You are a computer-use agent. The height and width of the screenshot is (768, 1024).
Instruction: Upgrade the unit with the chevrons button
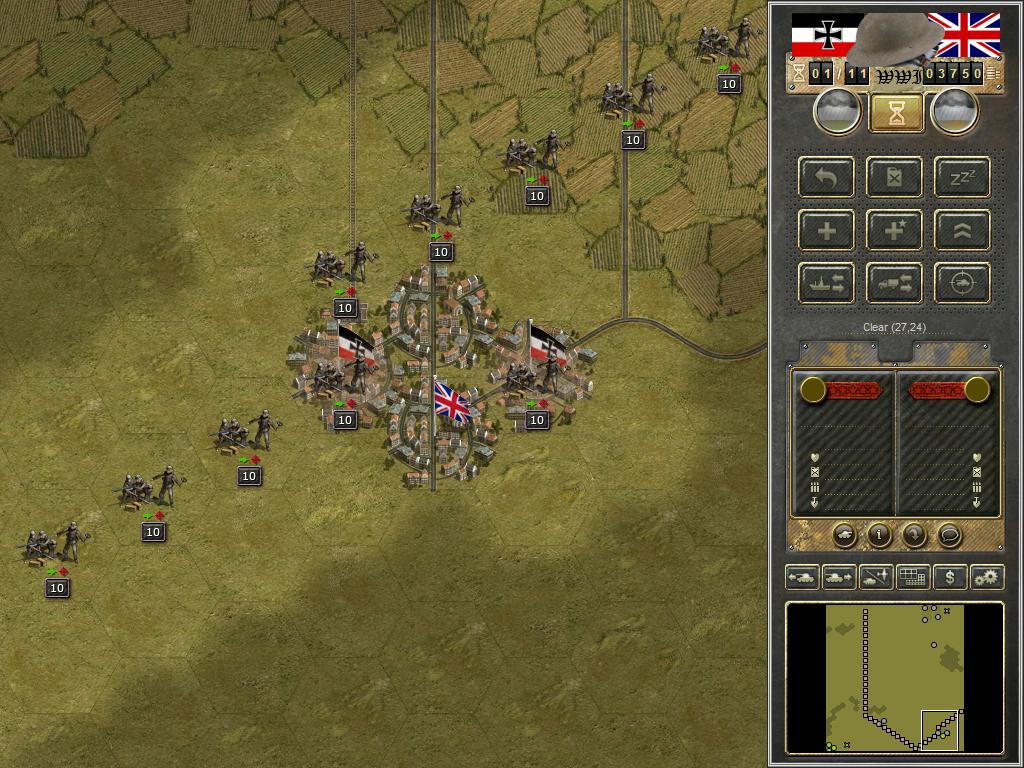coord(962,231)
